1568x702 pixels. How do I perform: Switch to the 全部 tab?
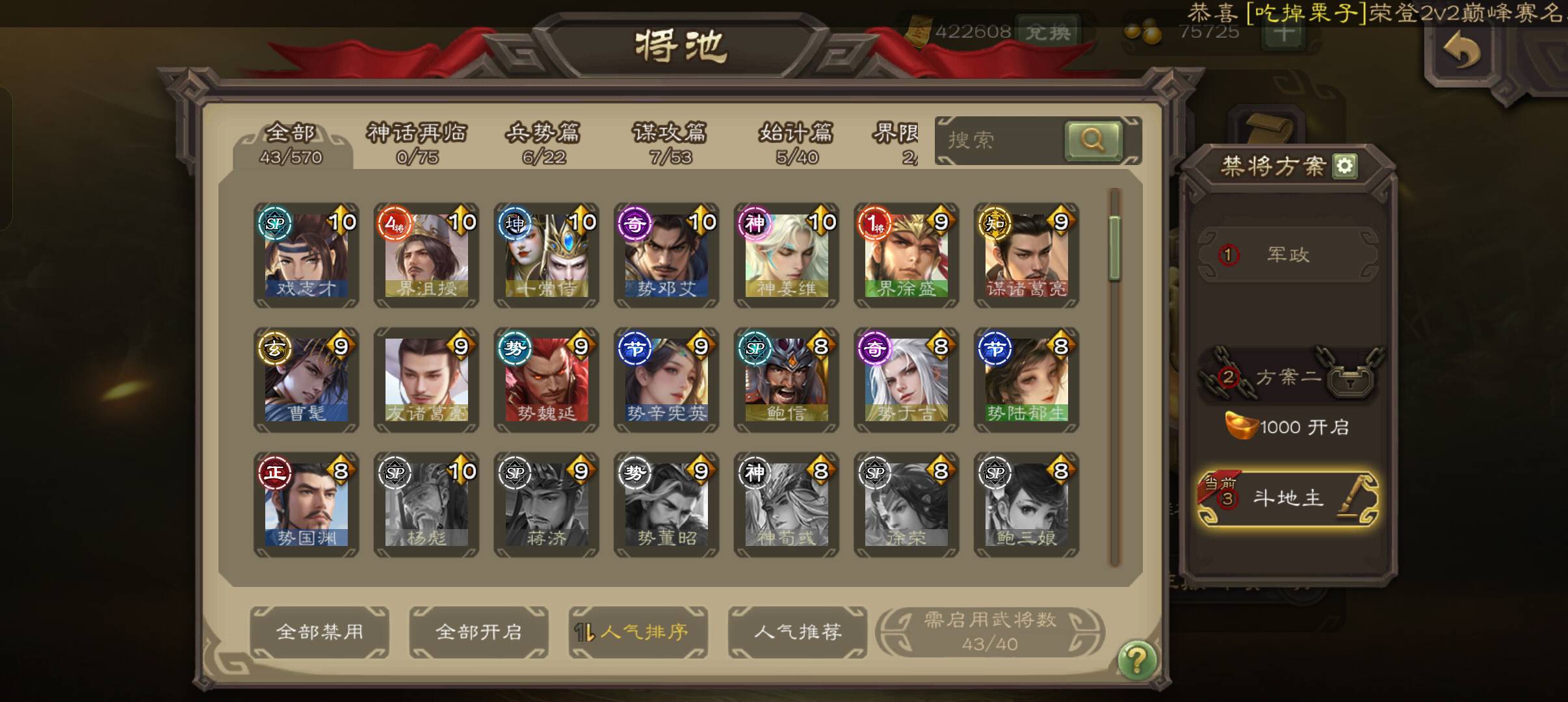[291, 143]
